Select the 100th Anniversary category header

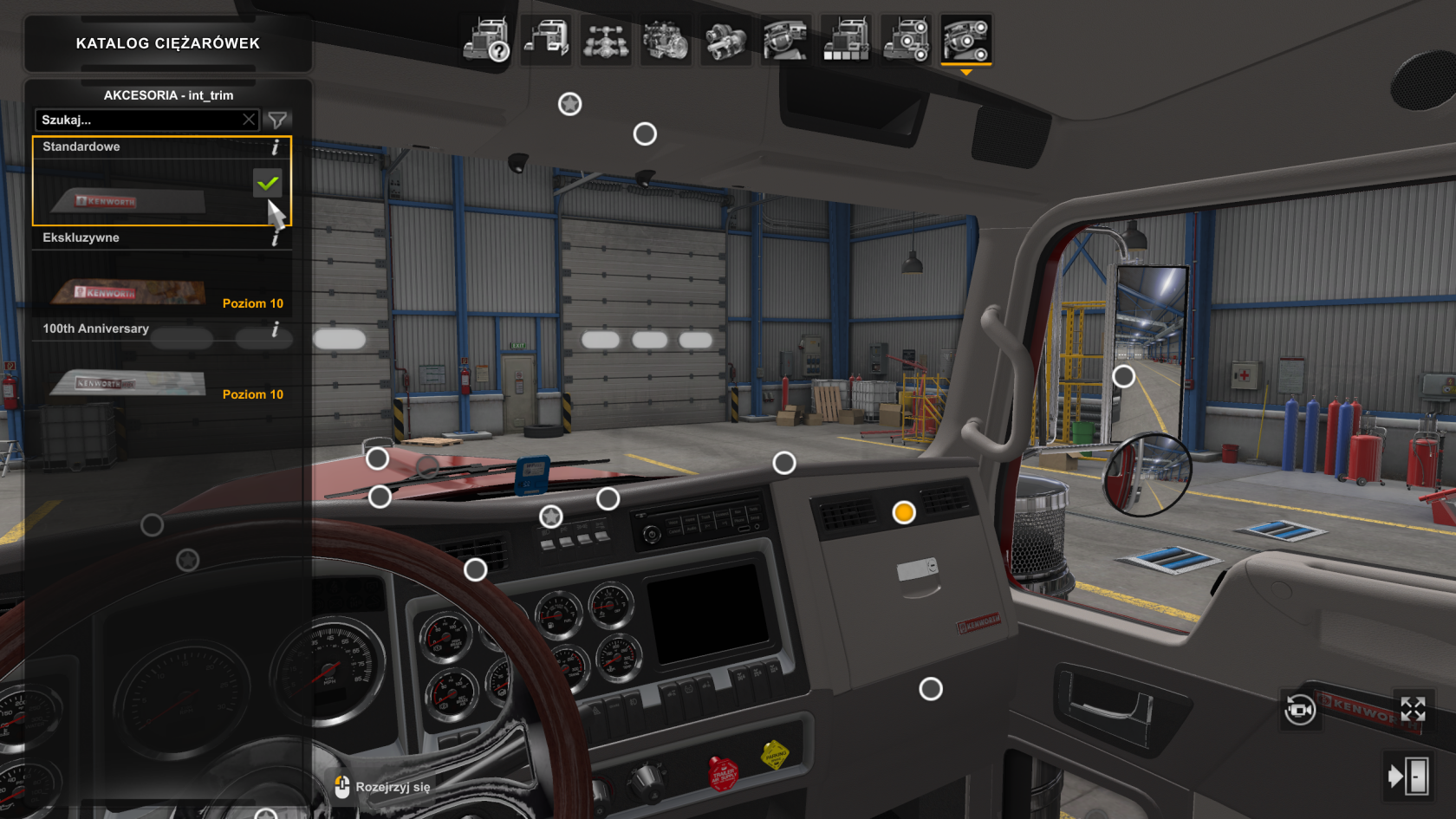95,329
